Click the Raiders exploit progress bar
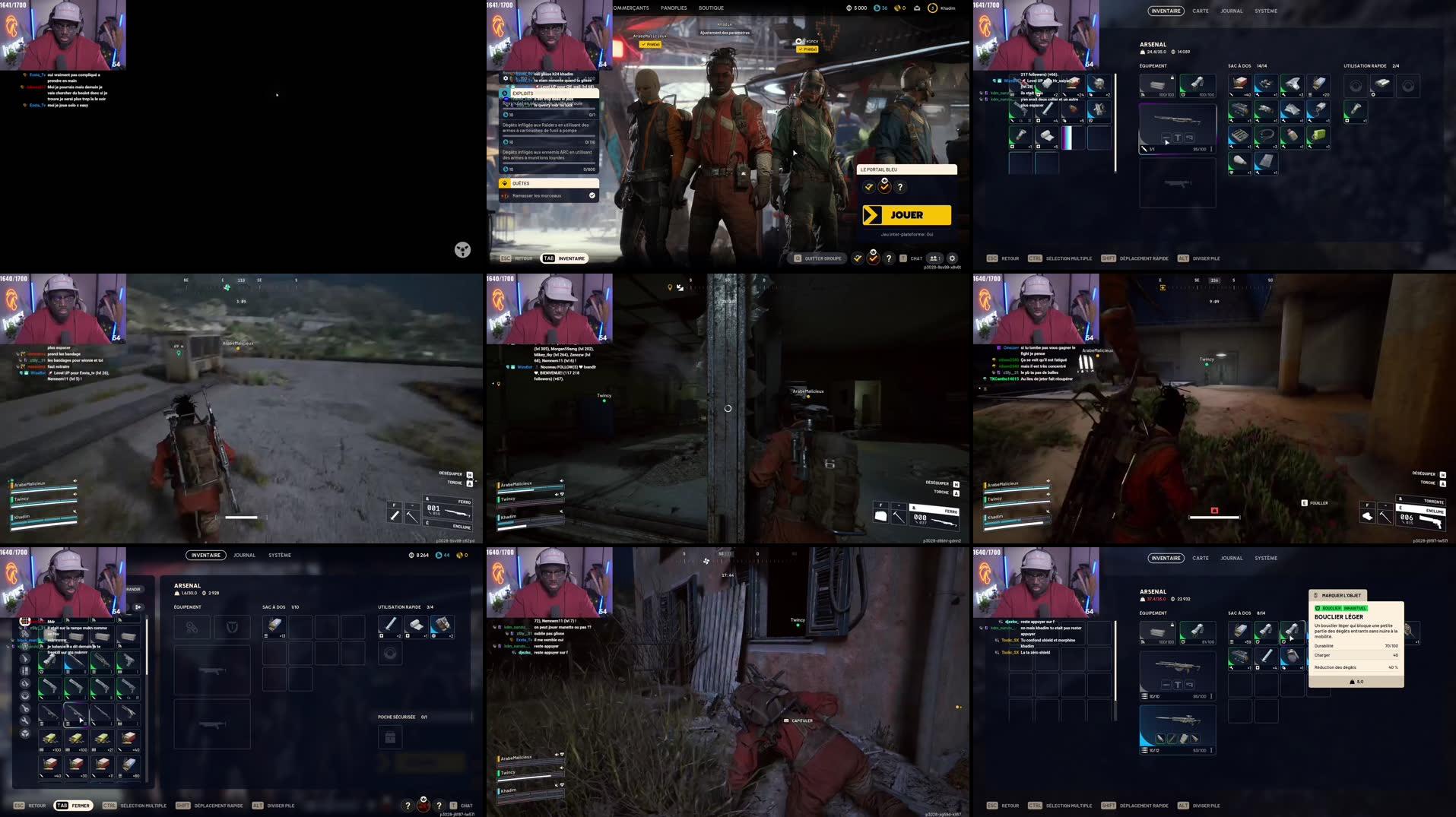The height and width of the screenshot is (817, 1456). [x=547, y=135]
